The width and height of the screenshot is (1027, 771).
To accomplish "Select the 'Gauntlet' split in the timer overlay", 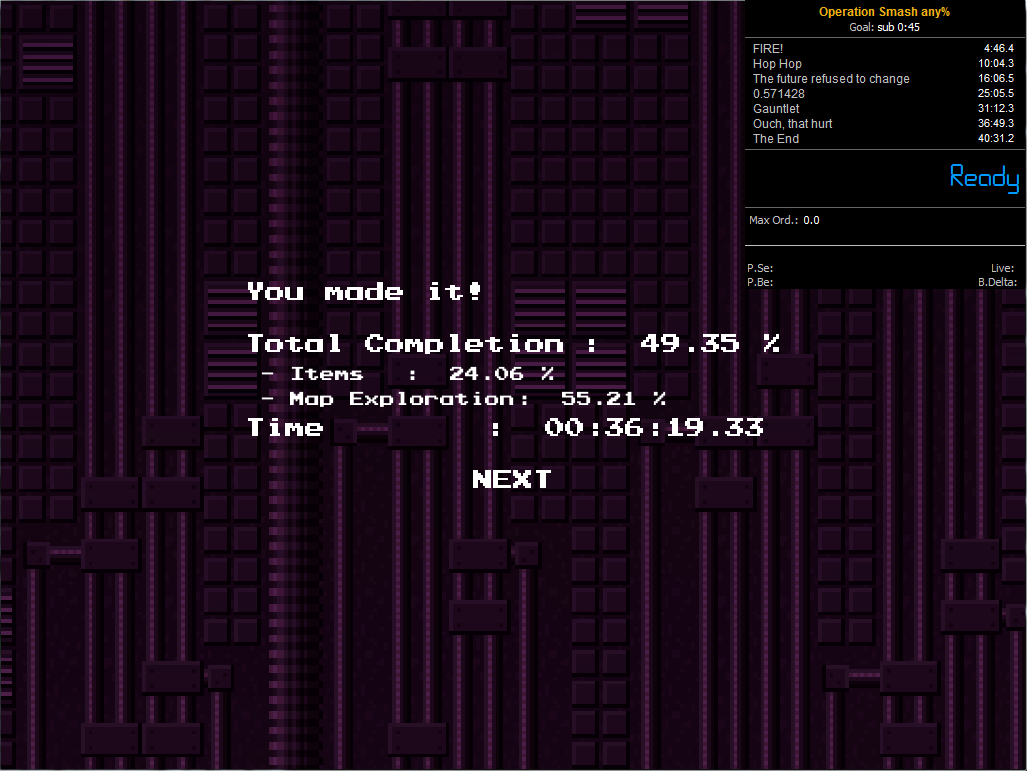I will tap(884, 109).
